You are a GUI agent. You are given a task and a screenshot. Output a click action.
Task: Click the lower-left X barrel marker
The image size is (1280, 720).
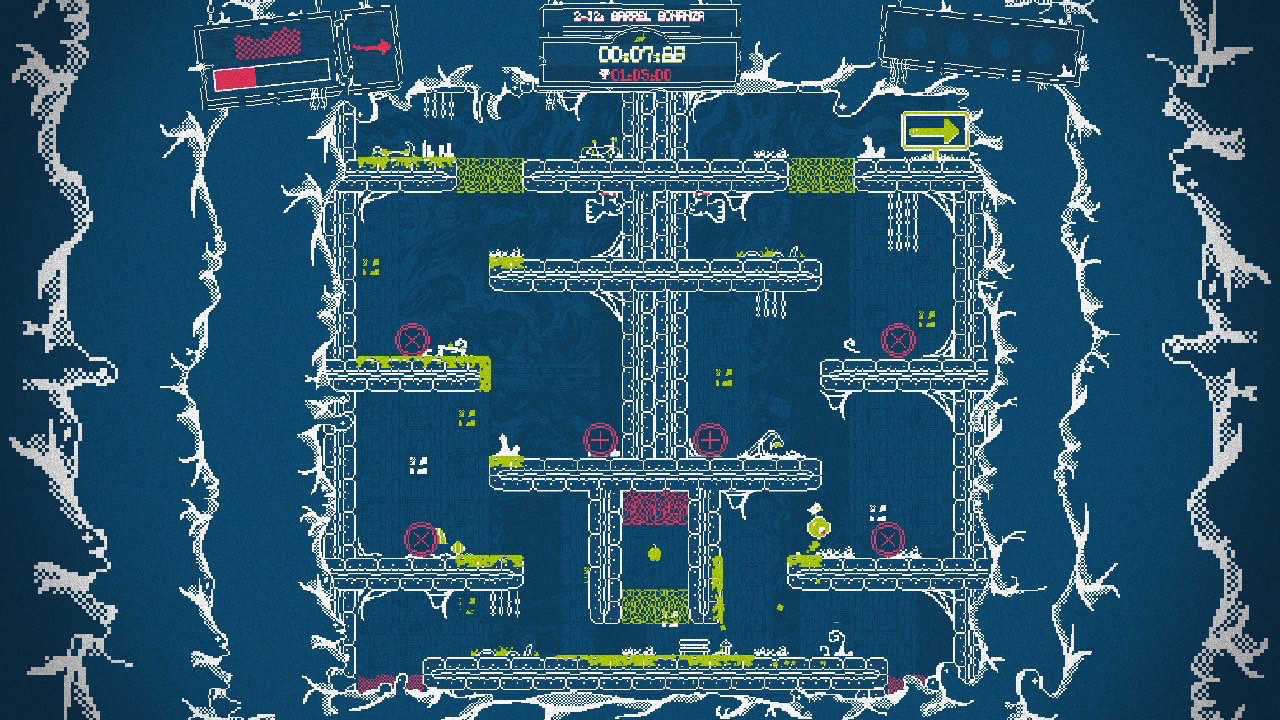422,538
